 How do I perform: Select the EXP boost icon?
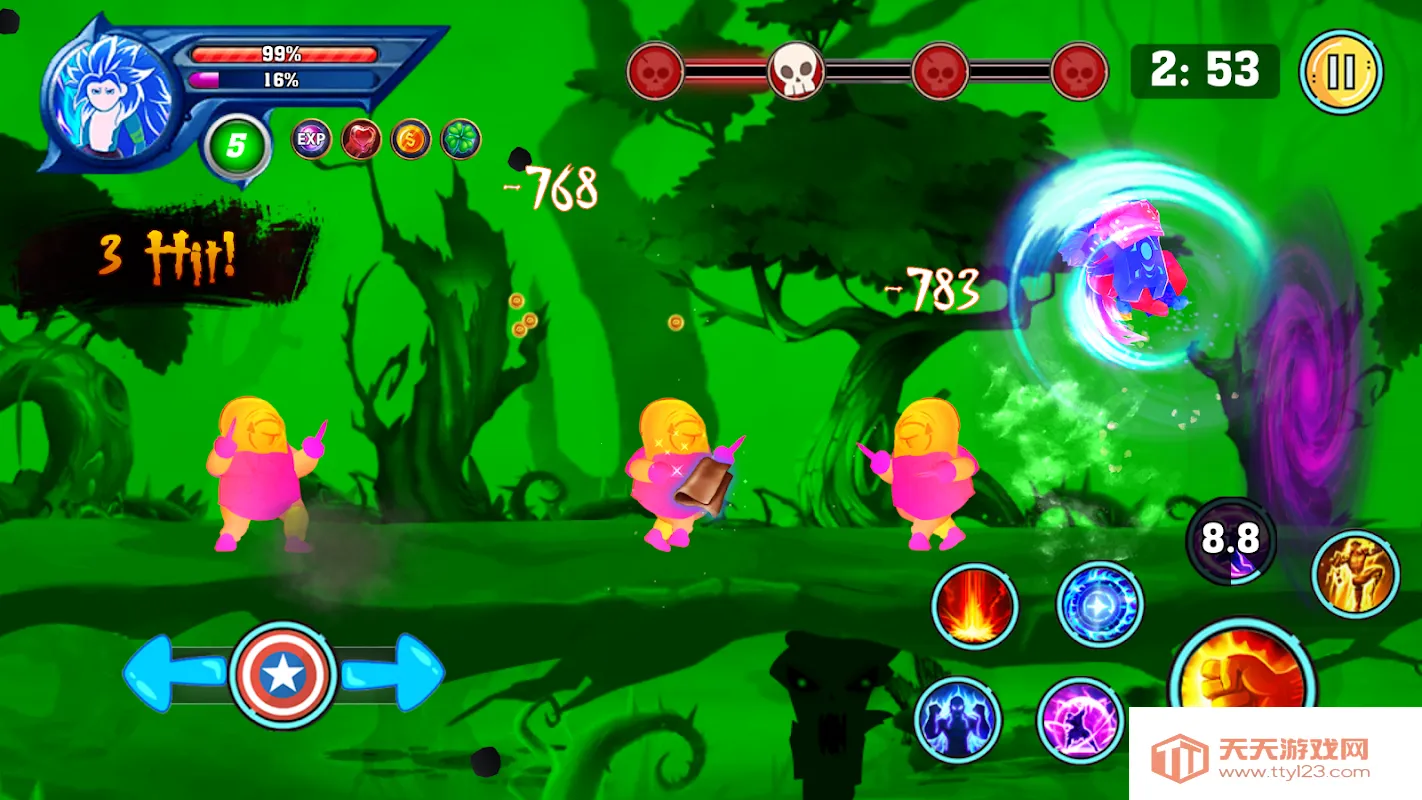[x=311, y=139]
